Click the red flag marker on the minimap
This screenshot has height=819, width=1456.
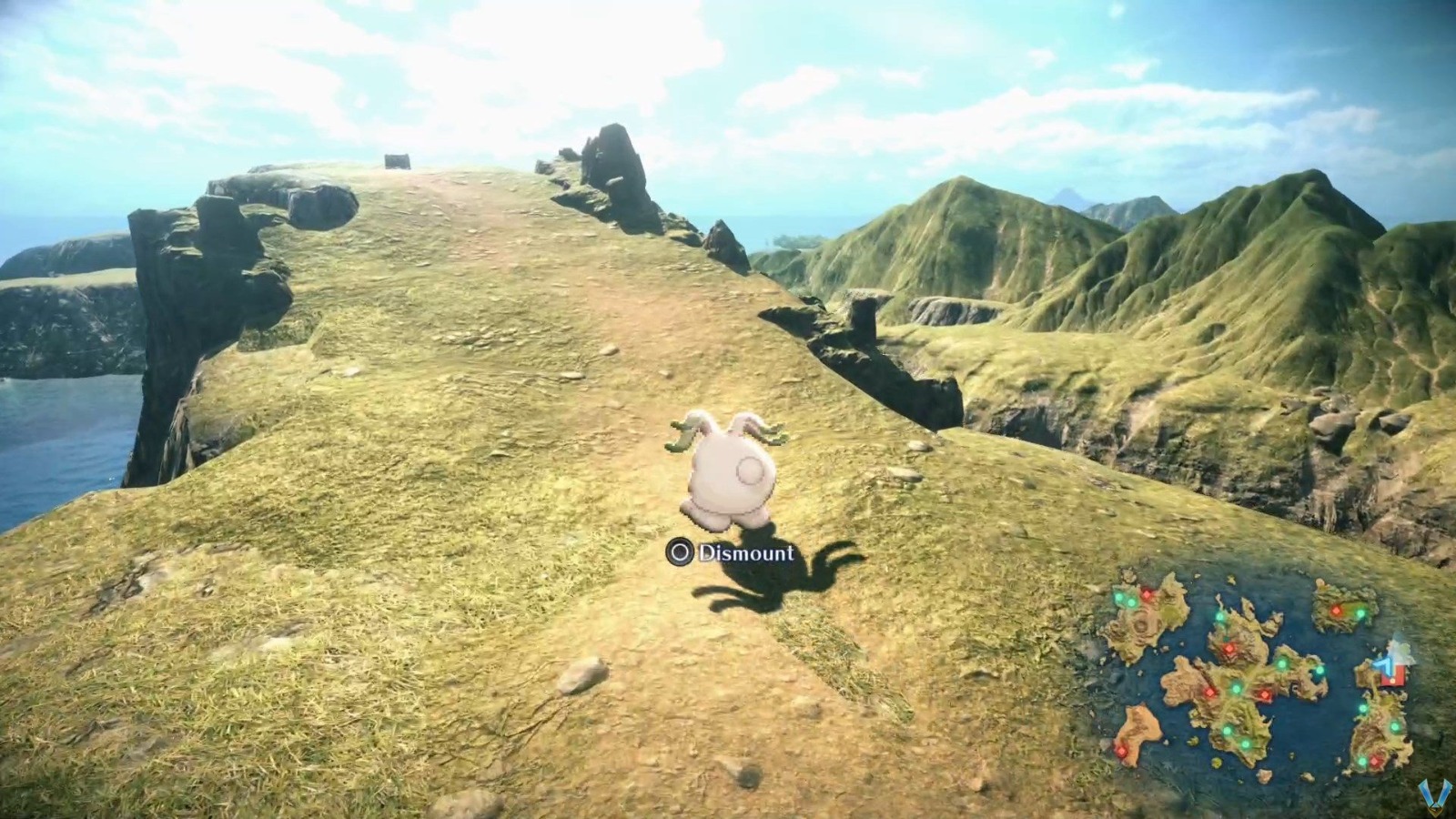[x=1393, y=677]
